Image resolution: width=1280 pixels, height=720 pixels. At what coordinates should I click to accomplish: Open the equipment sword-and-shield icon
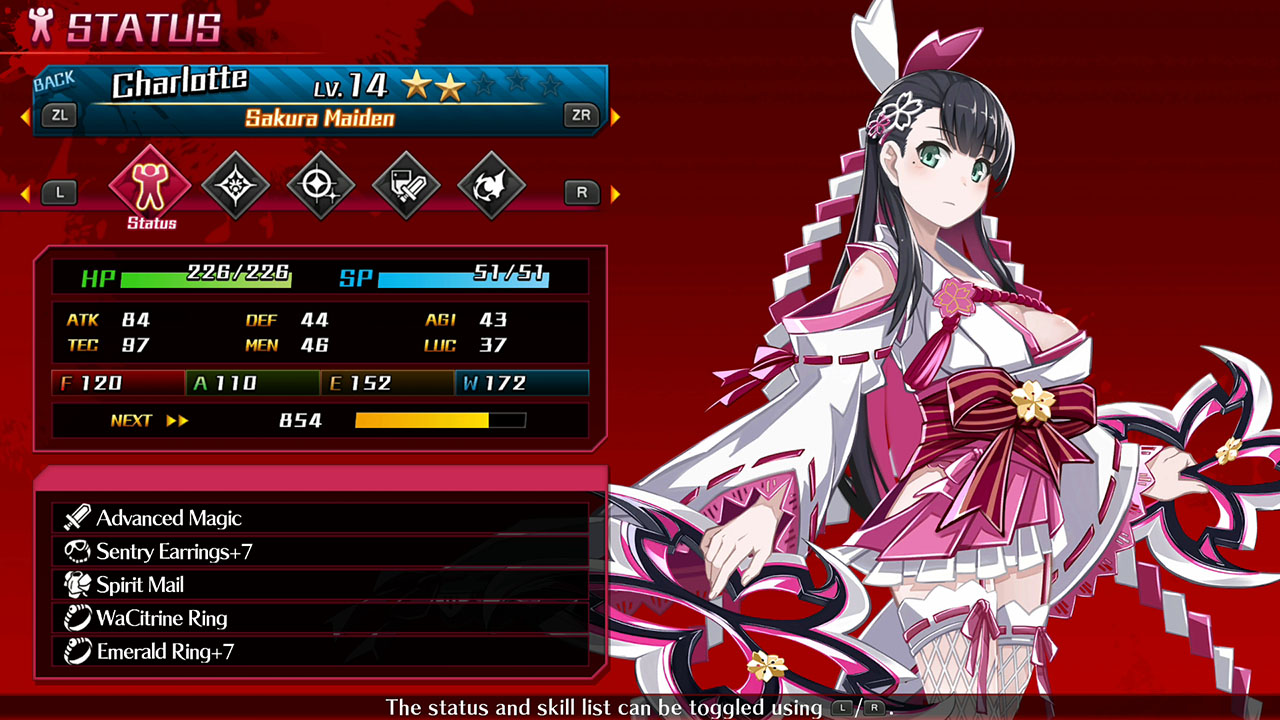pyautogui.click(x=406, y=186)
